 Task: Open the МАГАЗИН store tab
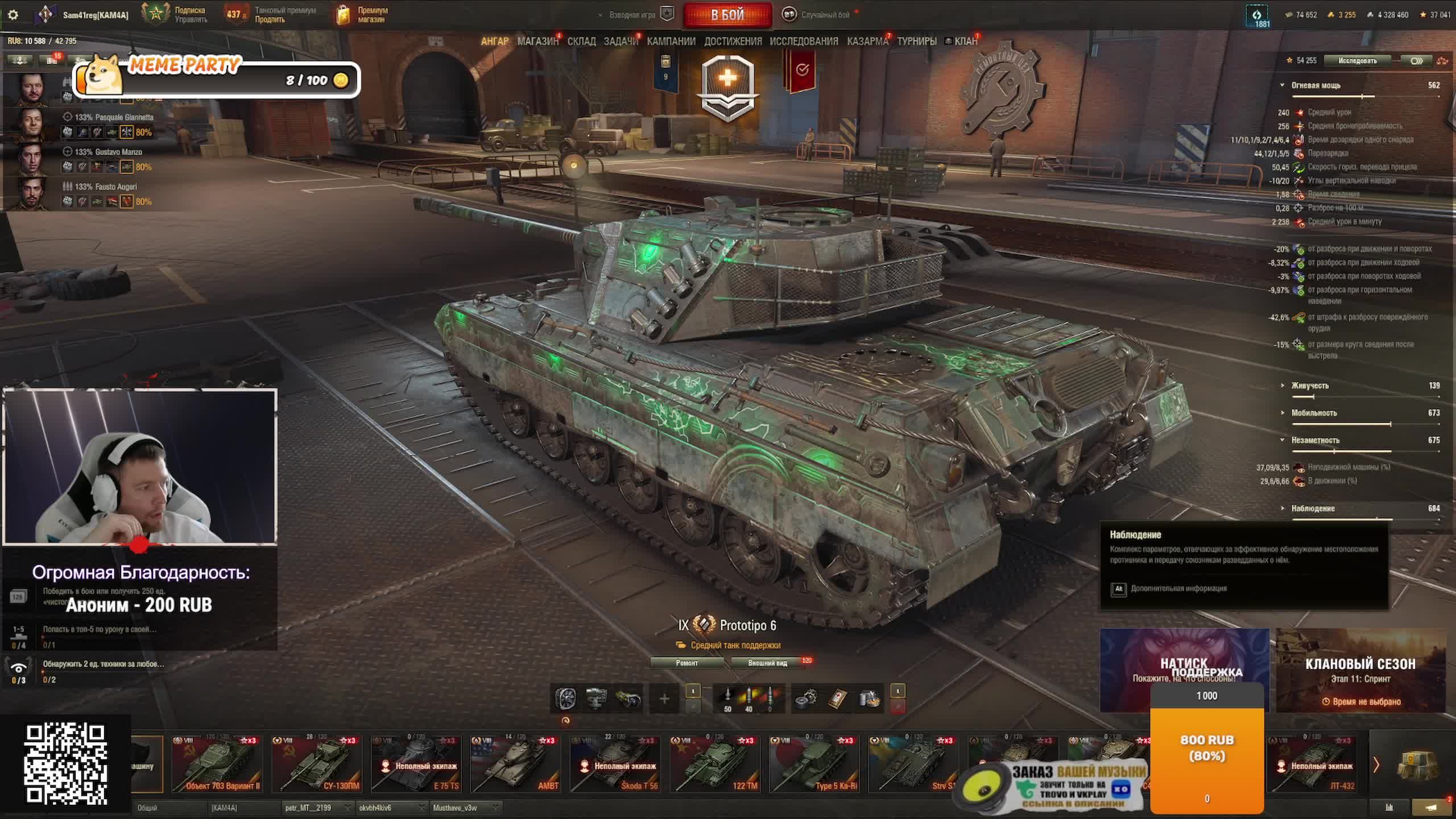click(537, 42)
